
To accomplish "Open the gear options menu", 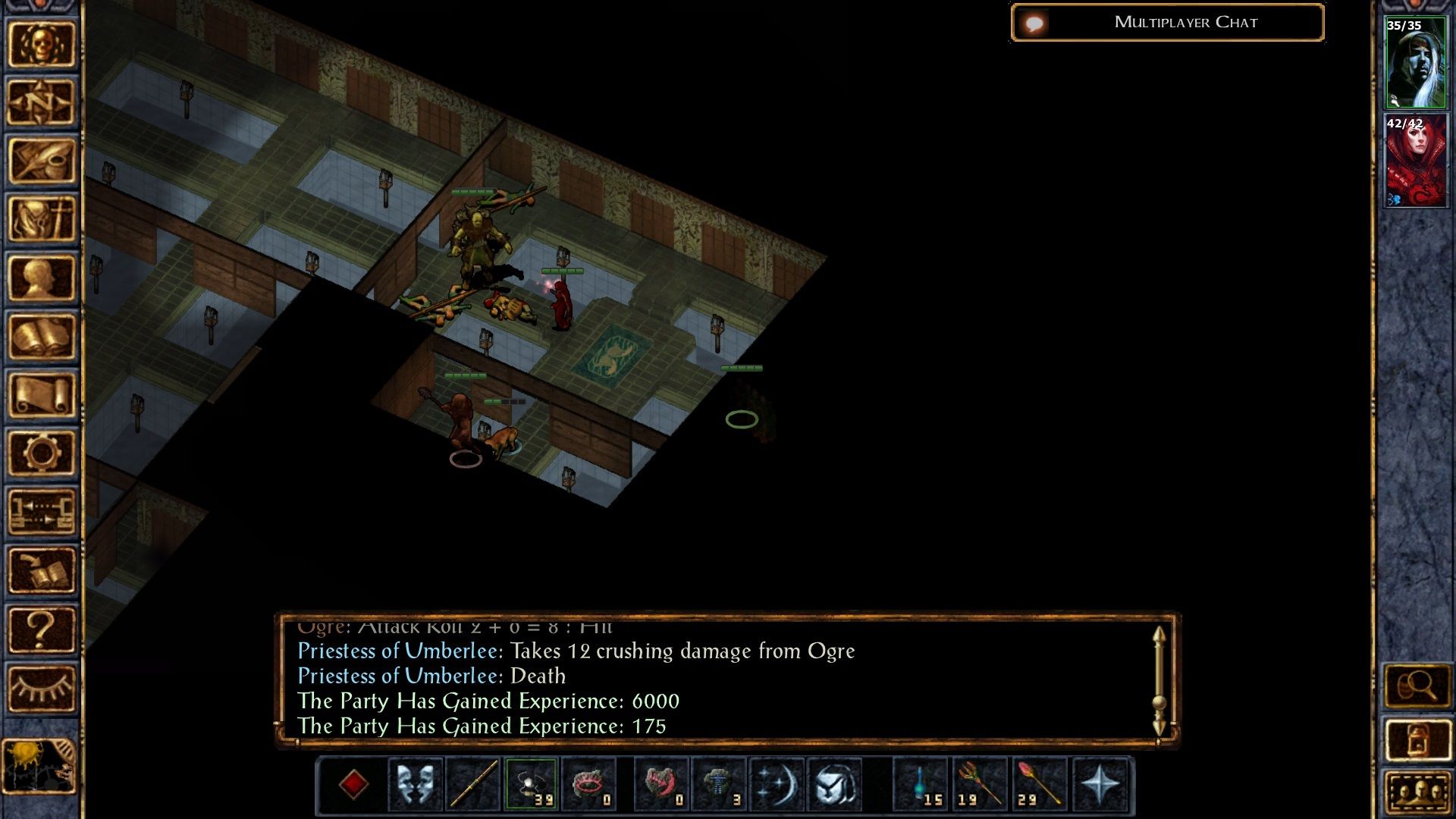I will click(x=42, y=453).
